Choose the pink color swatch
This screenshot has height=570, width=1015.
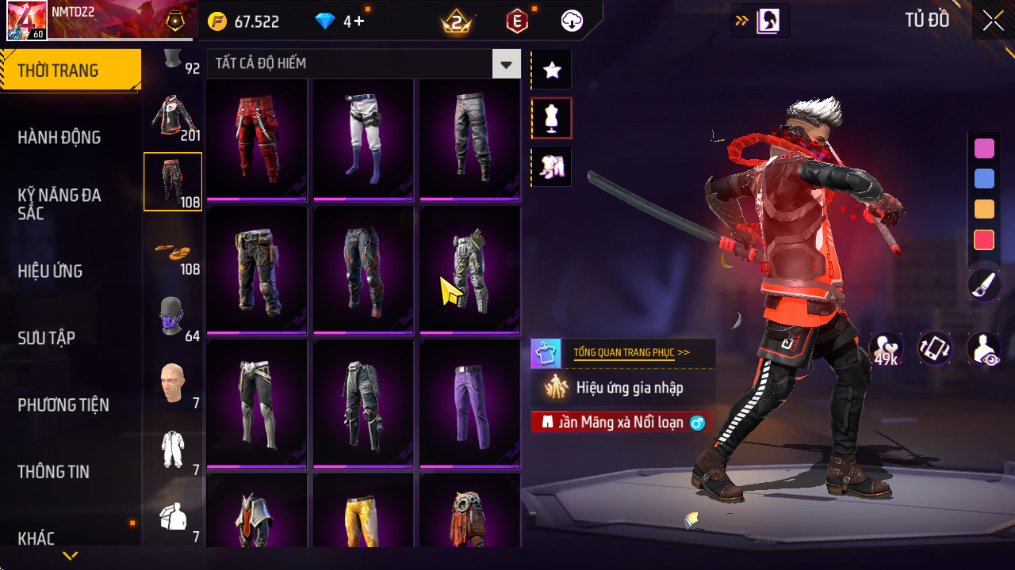point(984,149)
